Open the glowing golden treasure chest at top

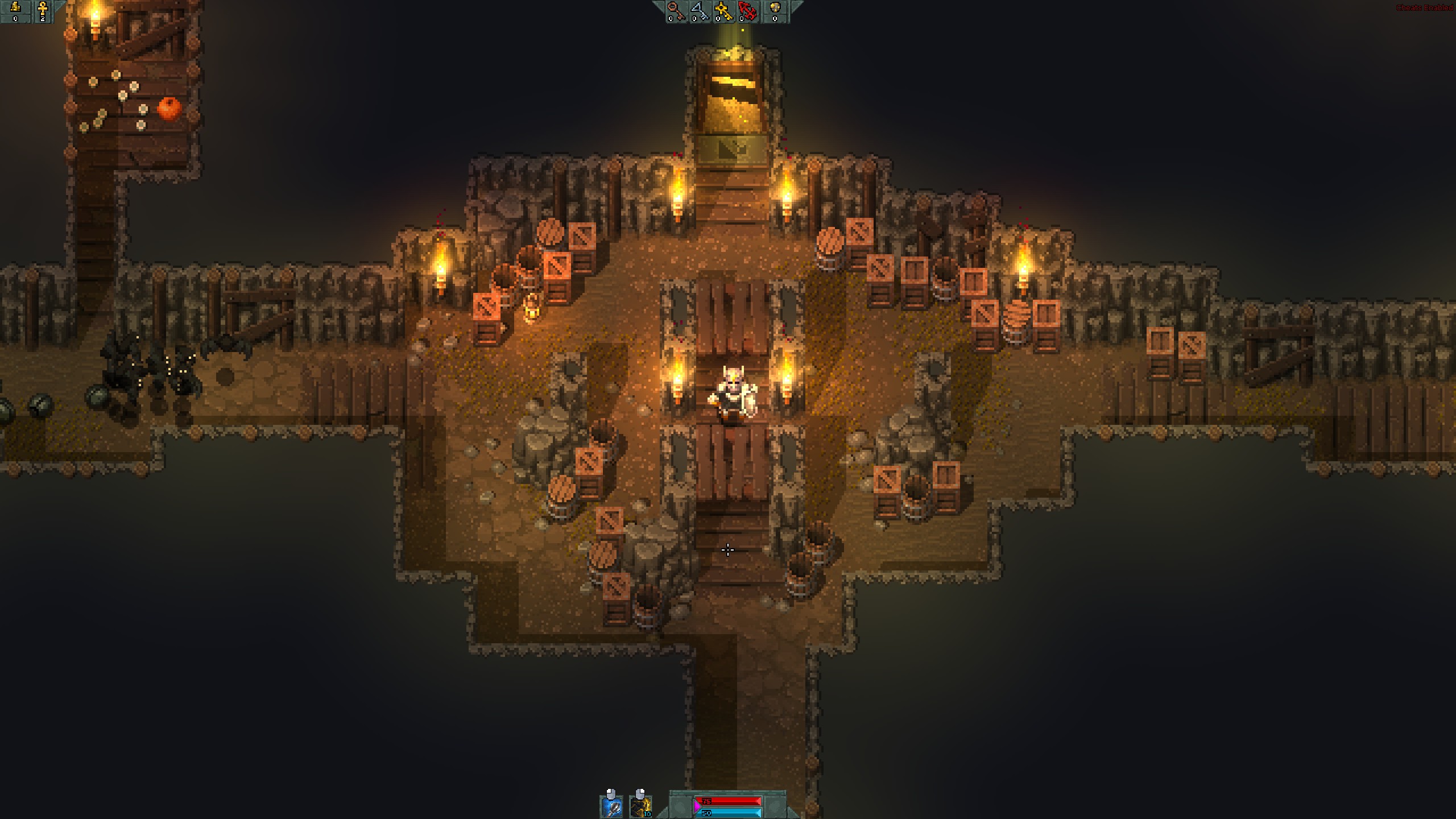[x=733, y=97]
